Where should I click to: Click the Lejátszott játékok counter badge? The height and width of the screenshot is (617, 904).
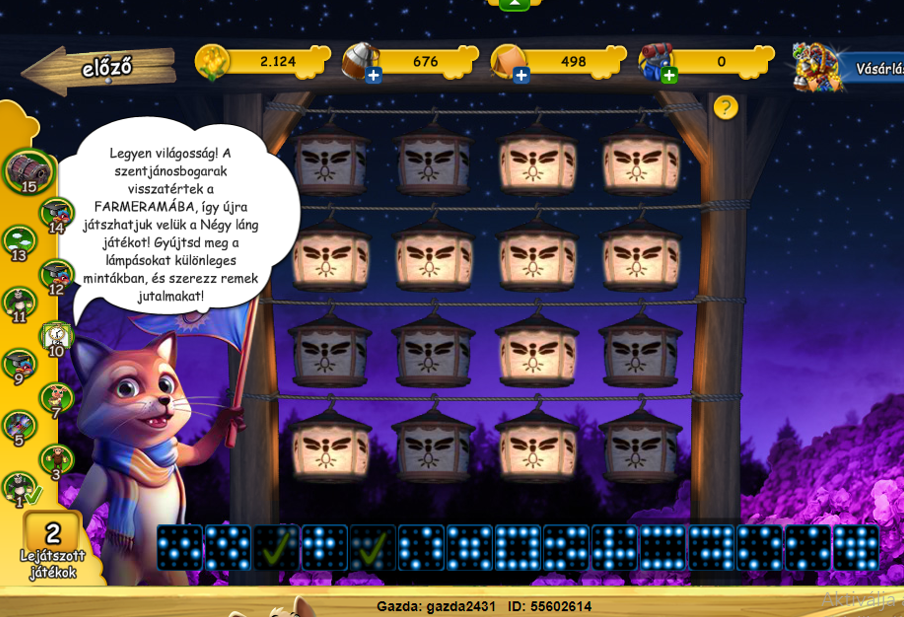point(53,548)
